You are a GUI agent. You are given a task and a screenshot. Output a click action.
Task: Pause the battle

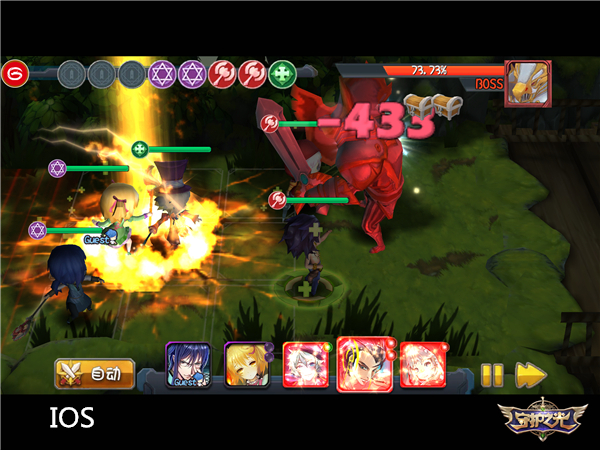pyautogui.click(x=491, y=375)
